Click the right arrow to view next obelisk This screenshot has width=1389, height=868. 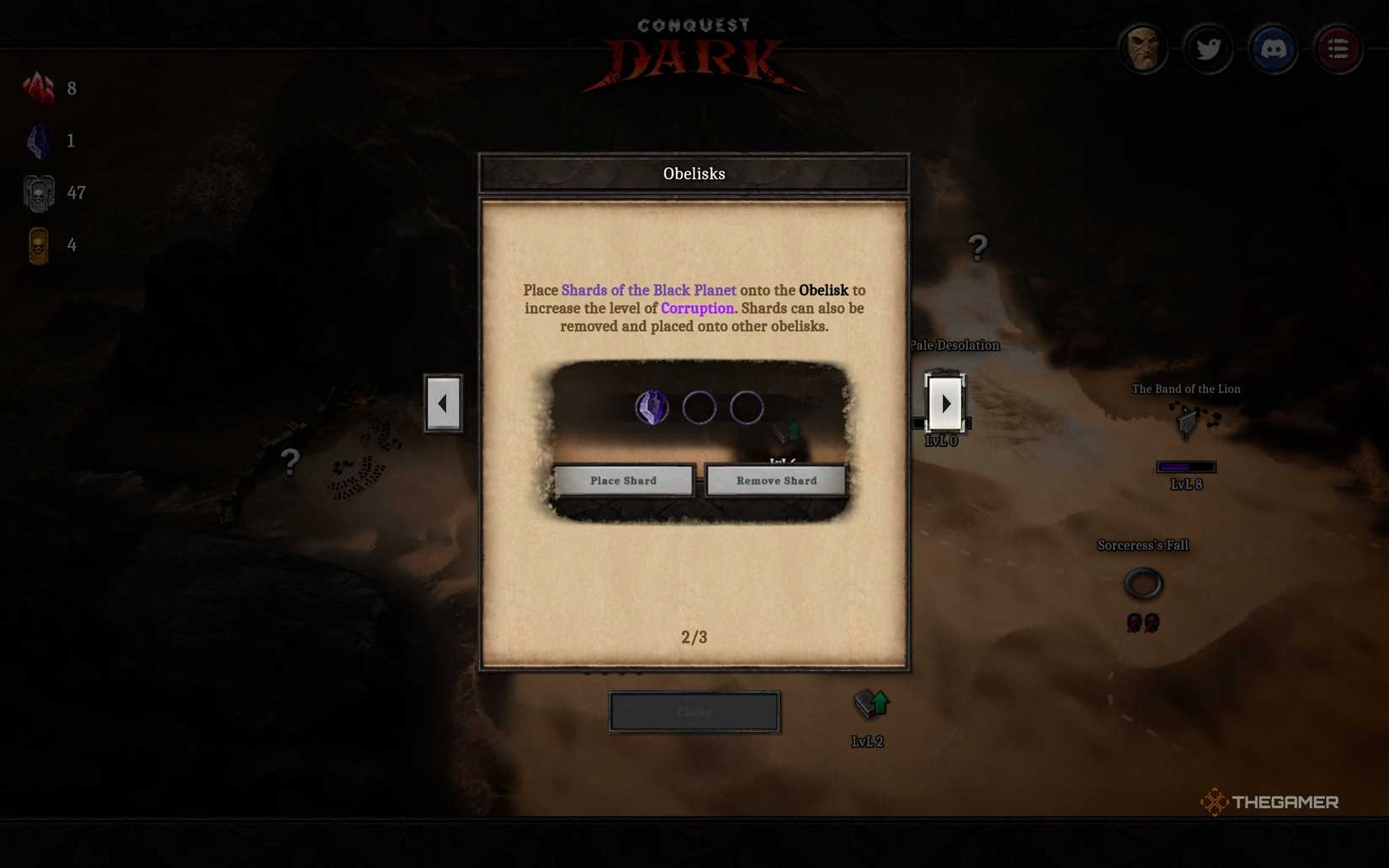(946, 403)
